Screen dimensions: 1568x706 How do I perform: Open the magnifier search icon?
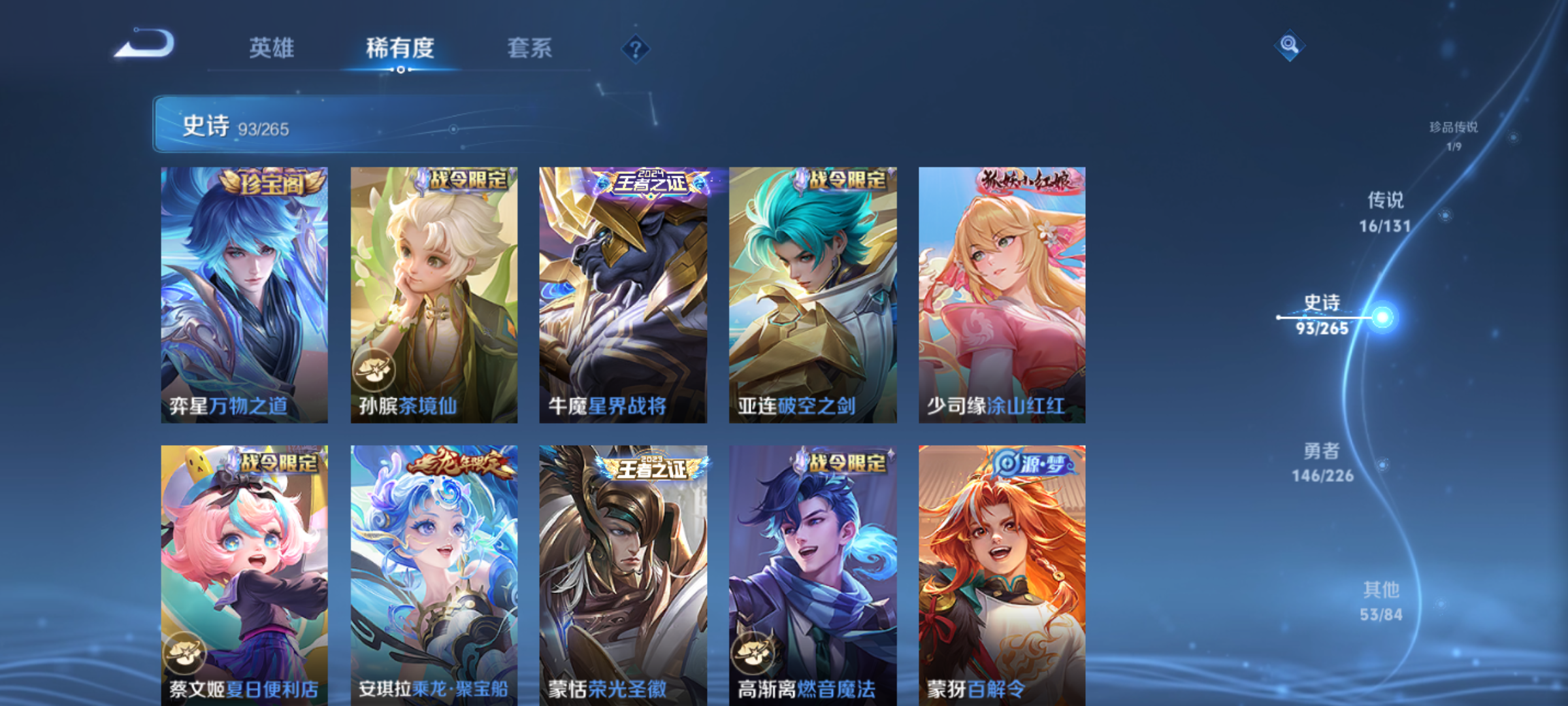coord(1289,45)
